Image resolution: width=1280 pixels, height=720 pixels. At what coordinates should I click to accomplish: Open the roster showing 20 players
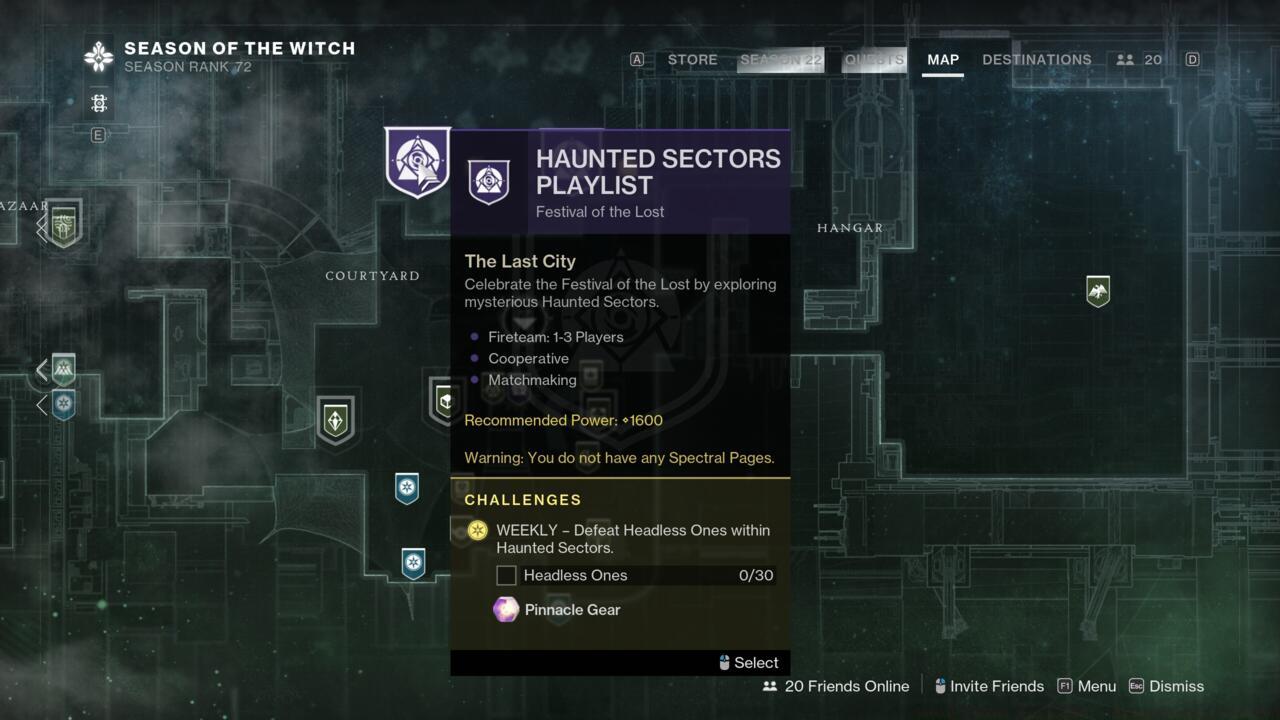[x=1140, y=60]
